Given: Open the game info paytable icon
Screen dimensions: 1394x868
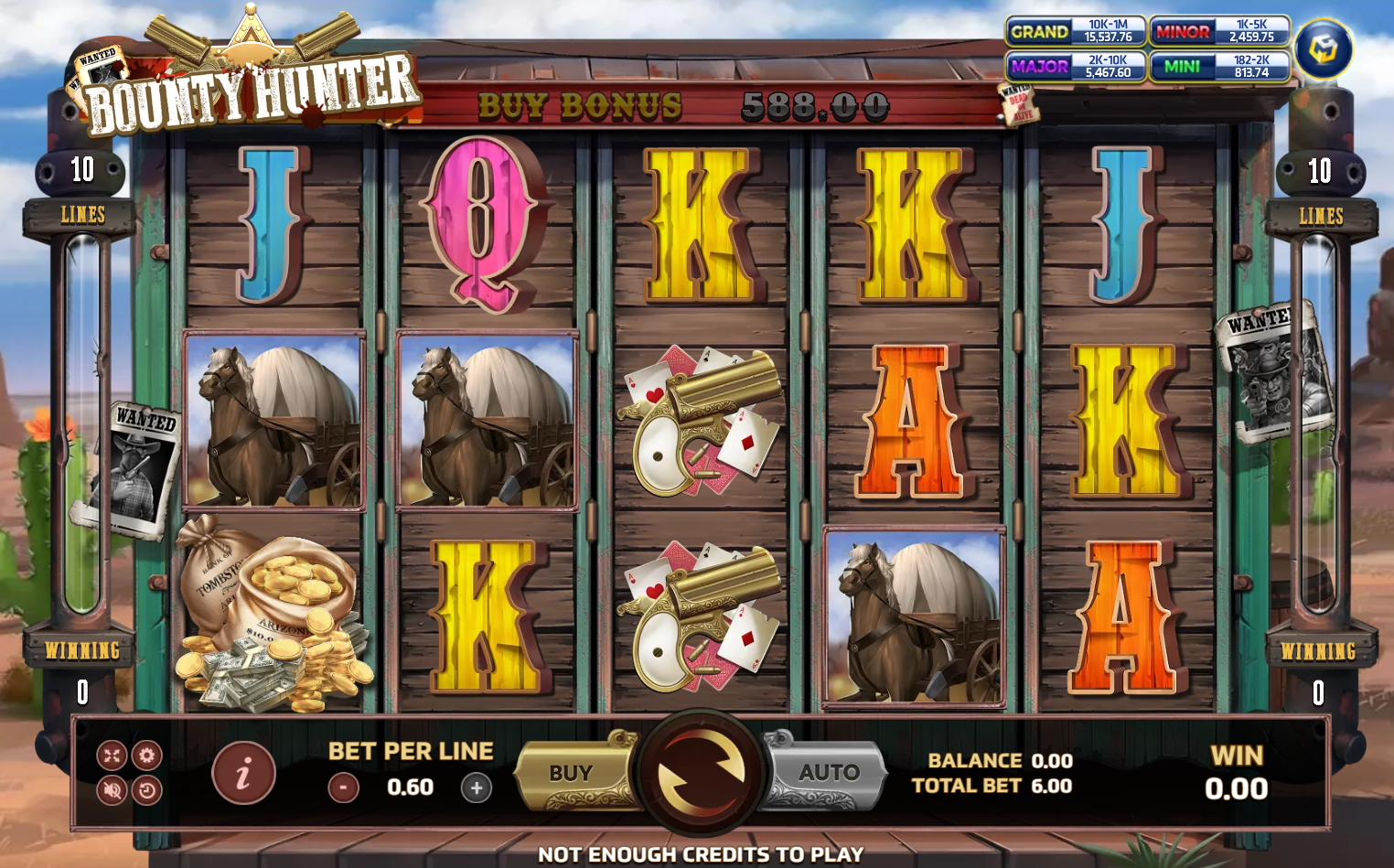Looking at the screenshot, I should click(243, 773).
